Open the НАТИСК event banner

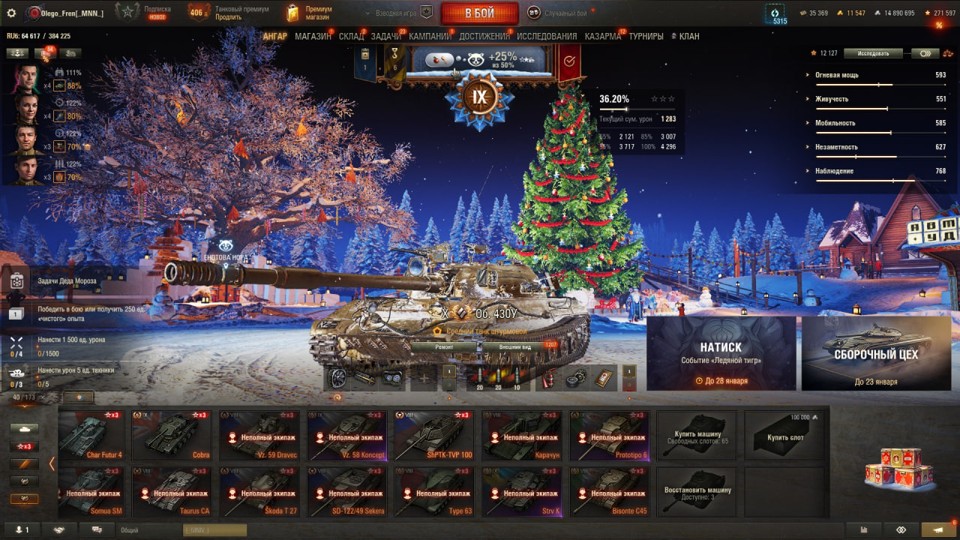pos(721,353)
